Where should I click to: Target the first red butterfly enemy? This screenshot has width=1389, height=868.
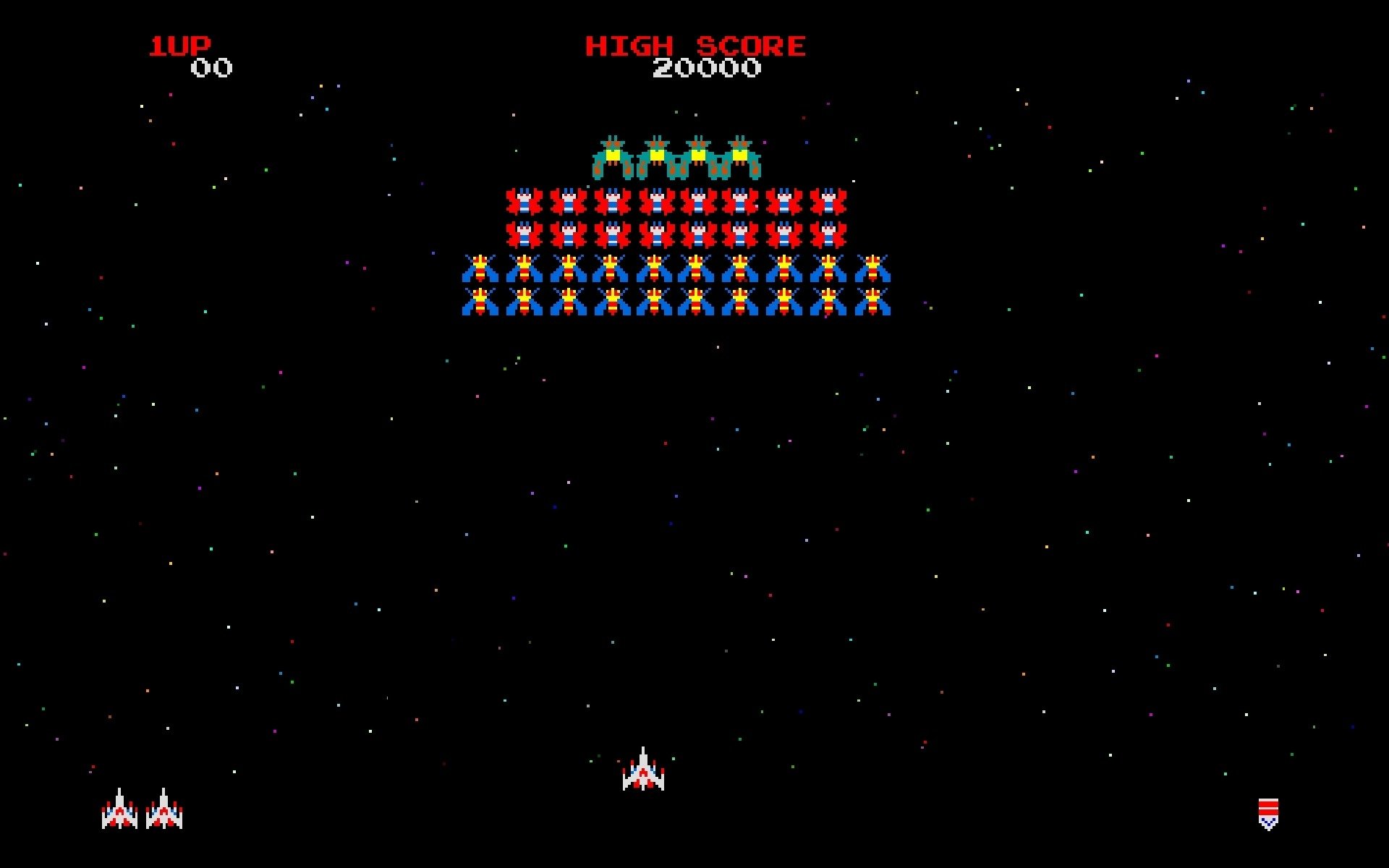(524, 203)
